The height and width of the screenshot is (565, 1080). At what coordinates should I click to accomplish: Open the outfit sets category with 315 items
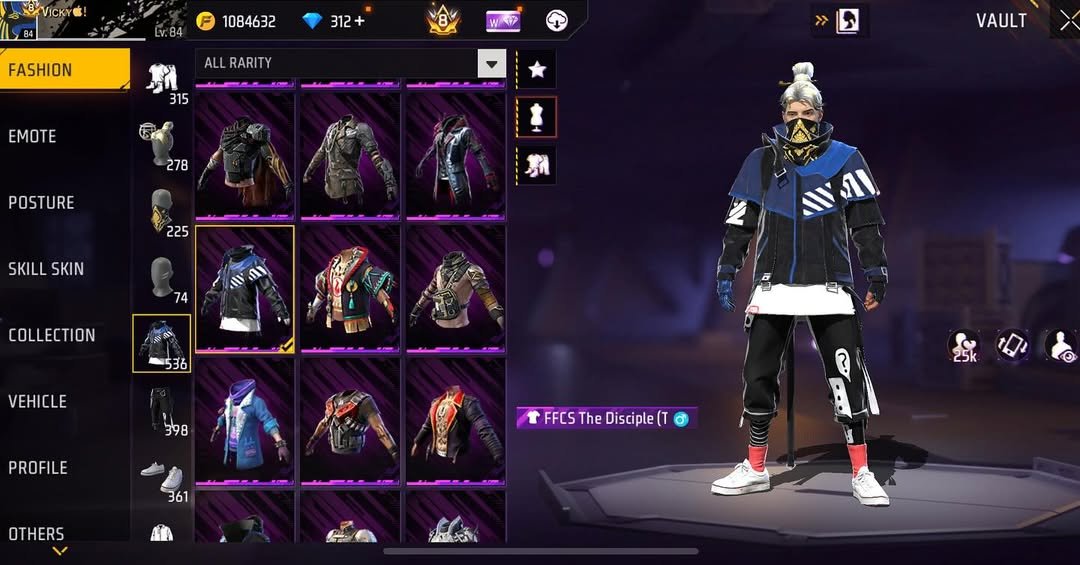coord(162,80)
